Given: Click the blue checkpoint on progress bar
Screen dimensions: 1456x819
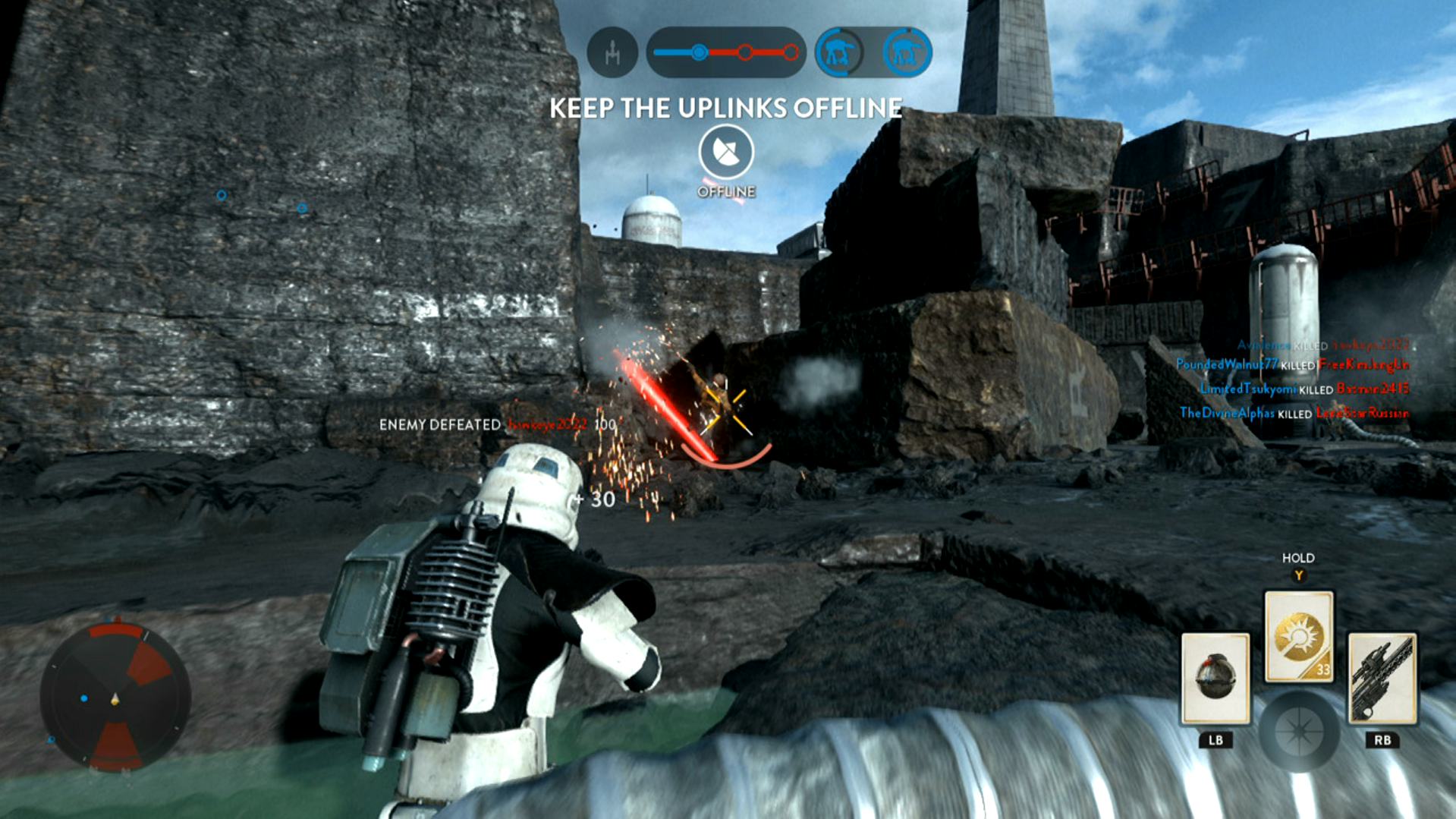Looking at the screenshot, I should [699, 52].
